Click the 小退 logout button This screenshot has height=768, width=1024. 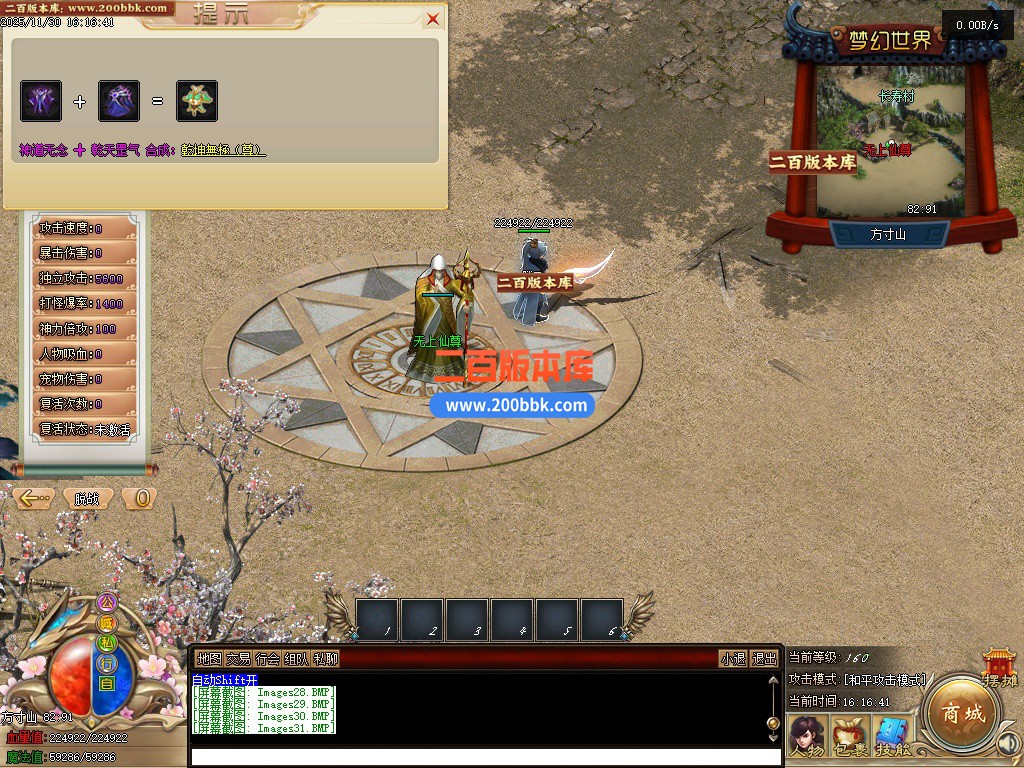tap(733, 659)
